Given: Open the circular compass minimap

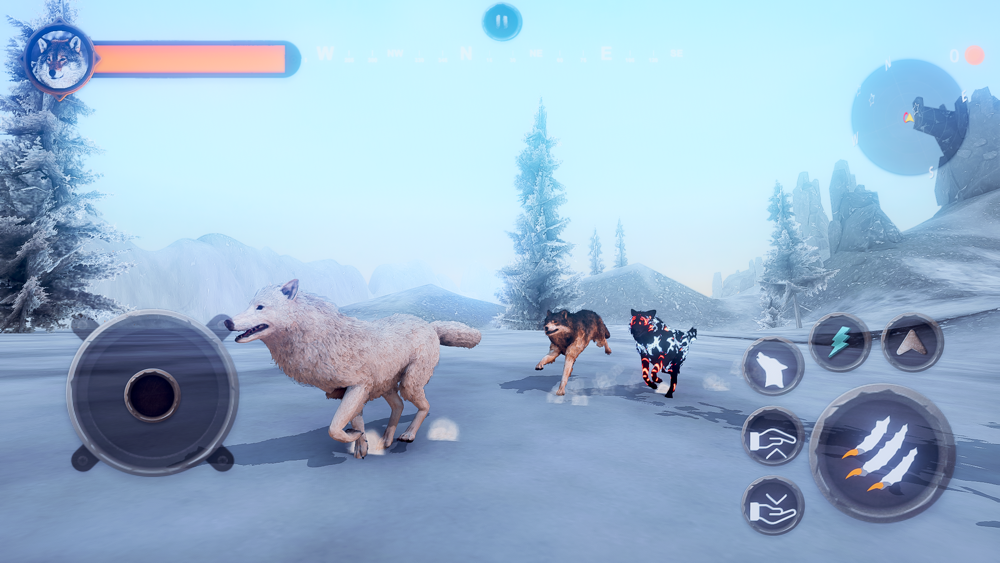Looking at the screenshot, I should [908, 117].
